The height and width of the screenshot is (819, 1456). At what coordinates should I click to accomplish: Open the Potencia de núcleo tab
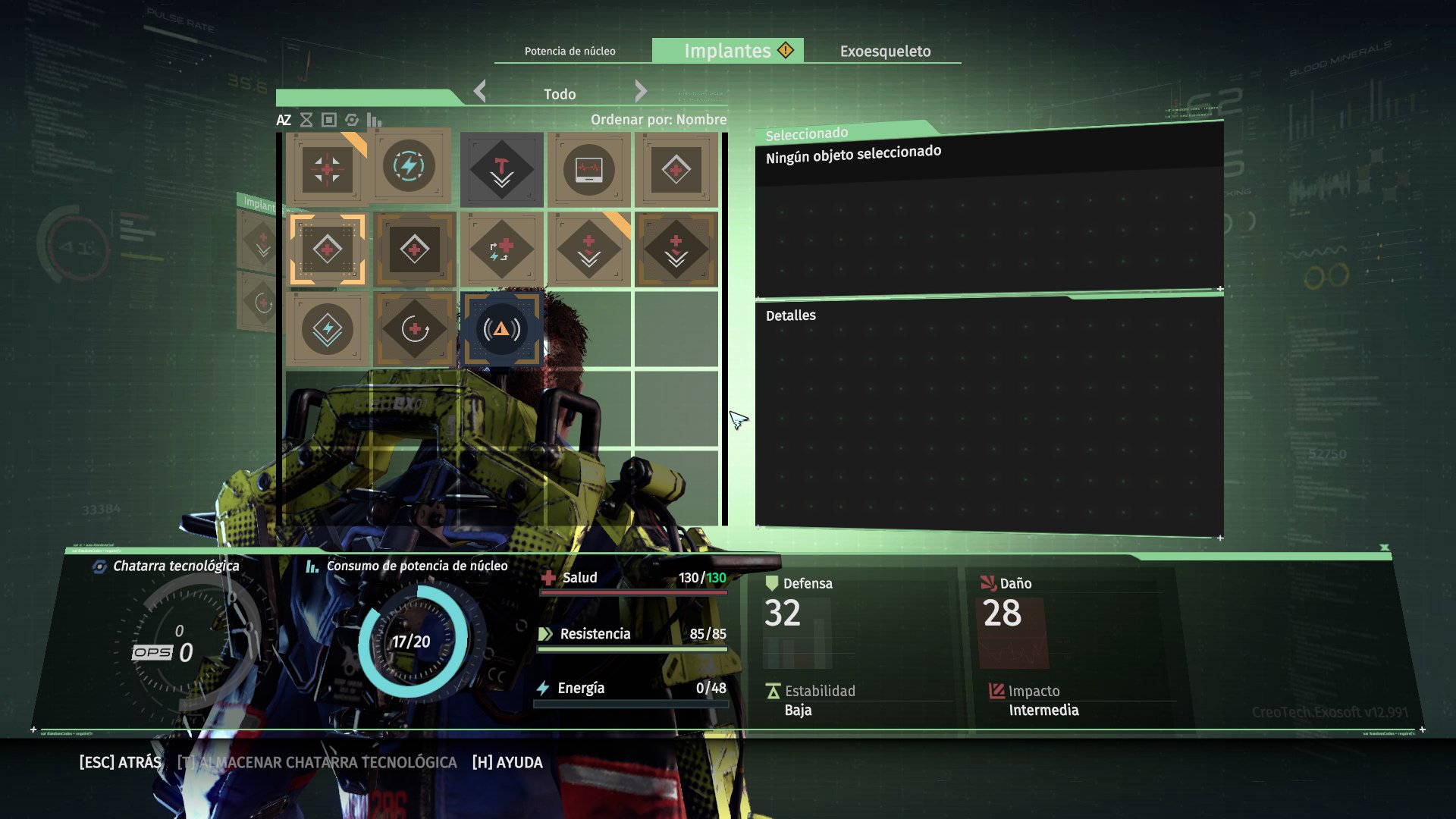[570, 51]
